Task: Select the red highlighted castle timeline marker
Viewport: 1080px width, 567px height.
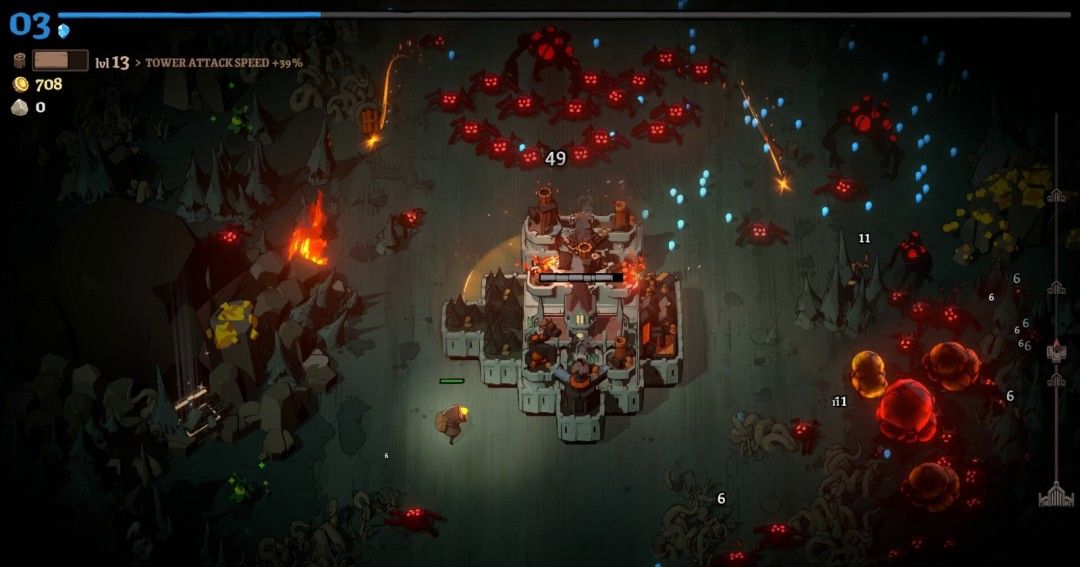Action: coord(1056,352)
